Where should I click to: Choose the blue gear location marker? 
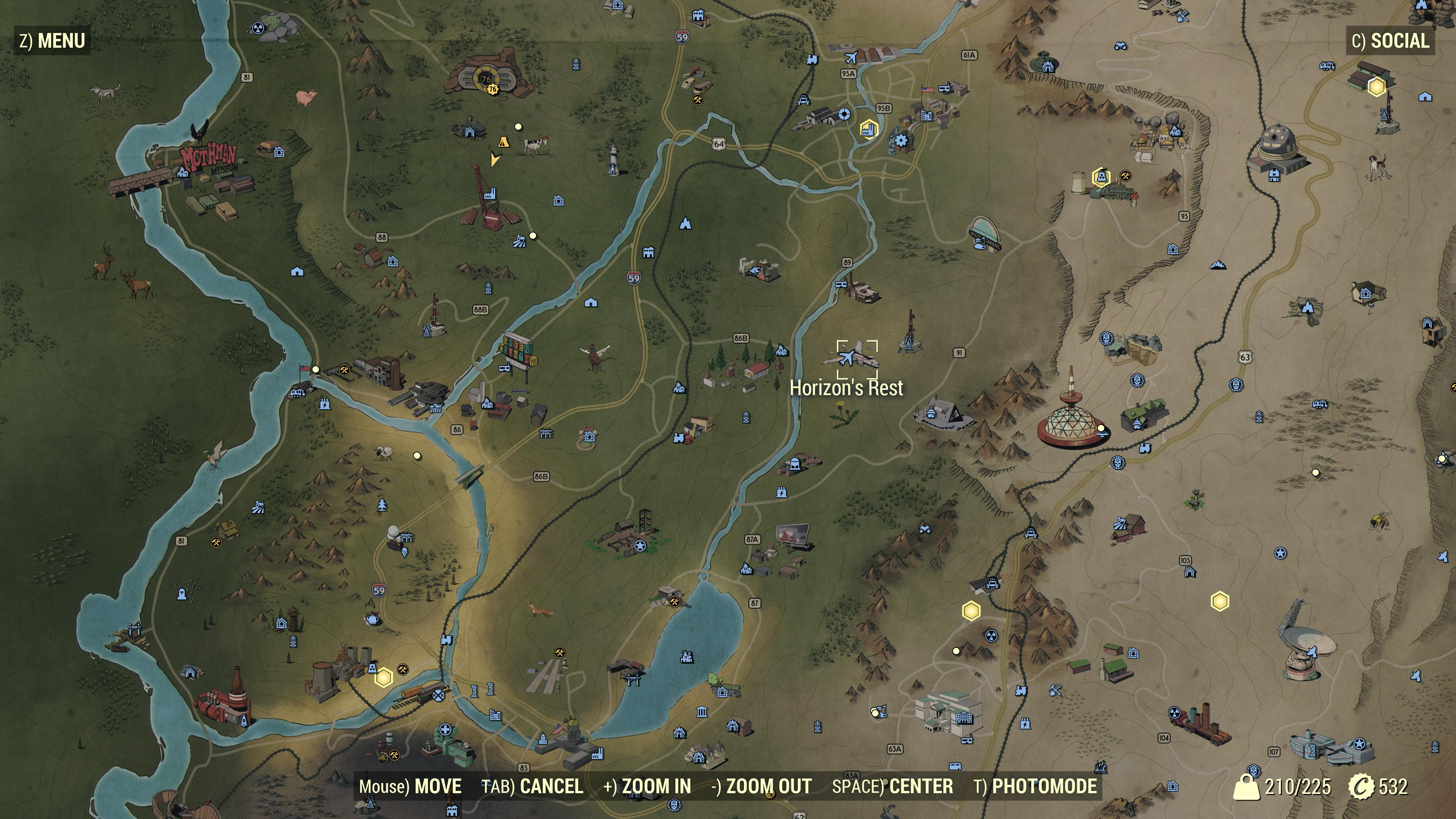901,140
